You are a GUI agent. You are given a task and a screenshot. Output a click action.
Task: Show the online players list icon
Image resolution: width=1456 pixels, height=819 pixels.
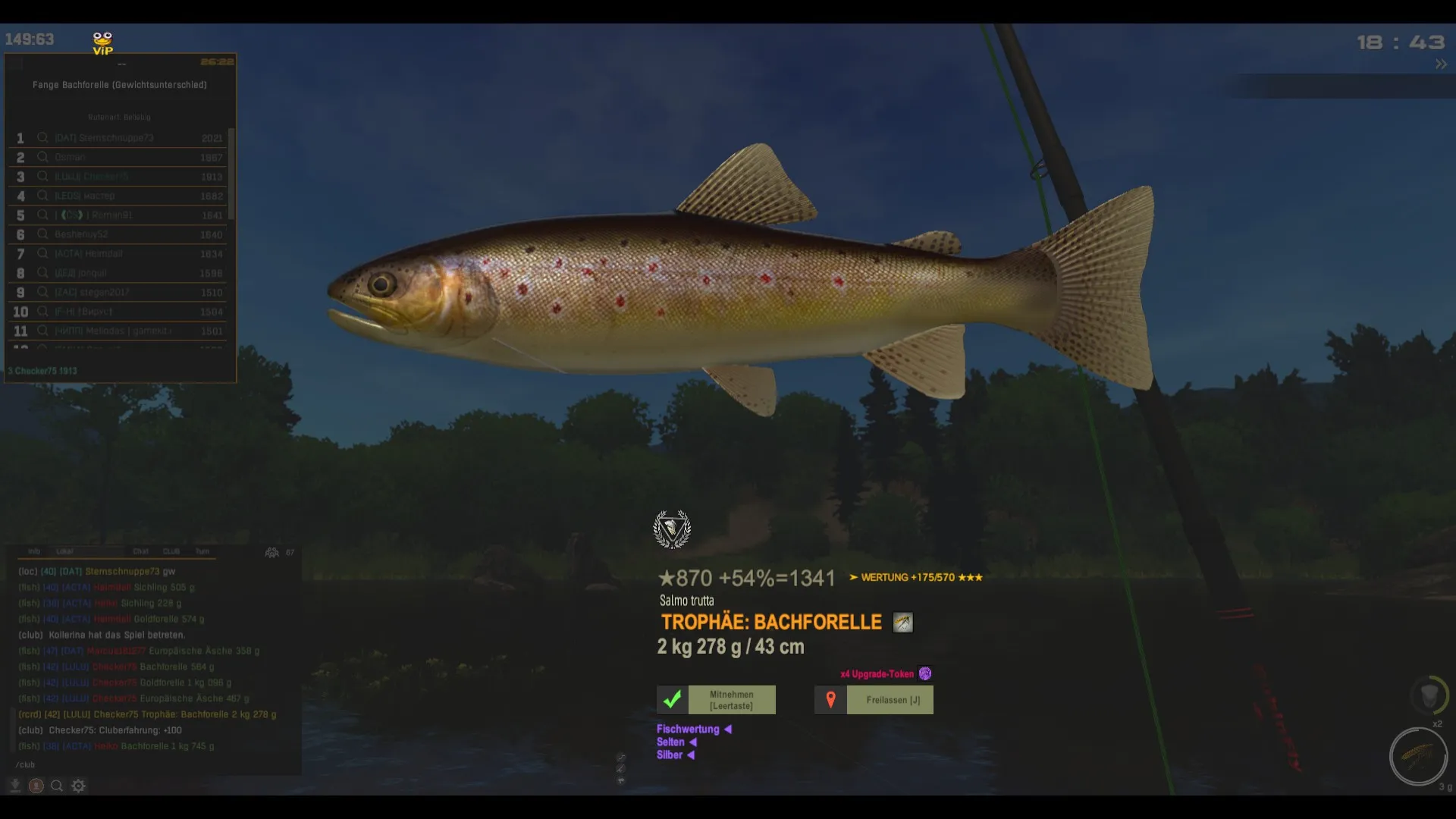(x=271, y=552)
